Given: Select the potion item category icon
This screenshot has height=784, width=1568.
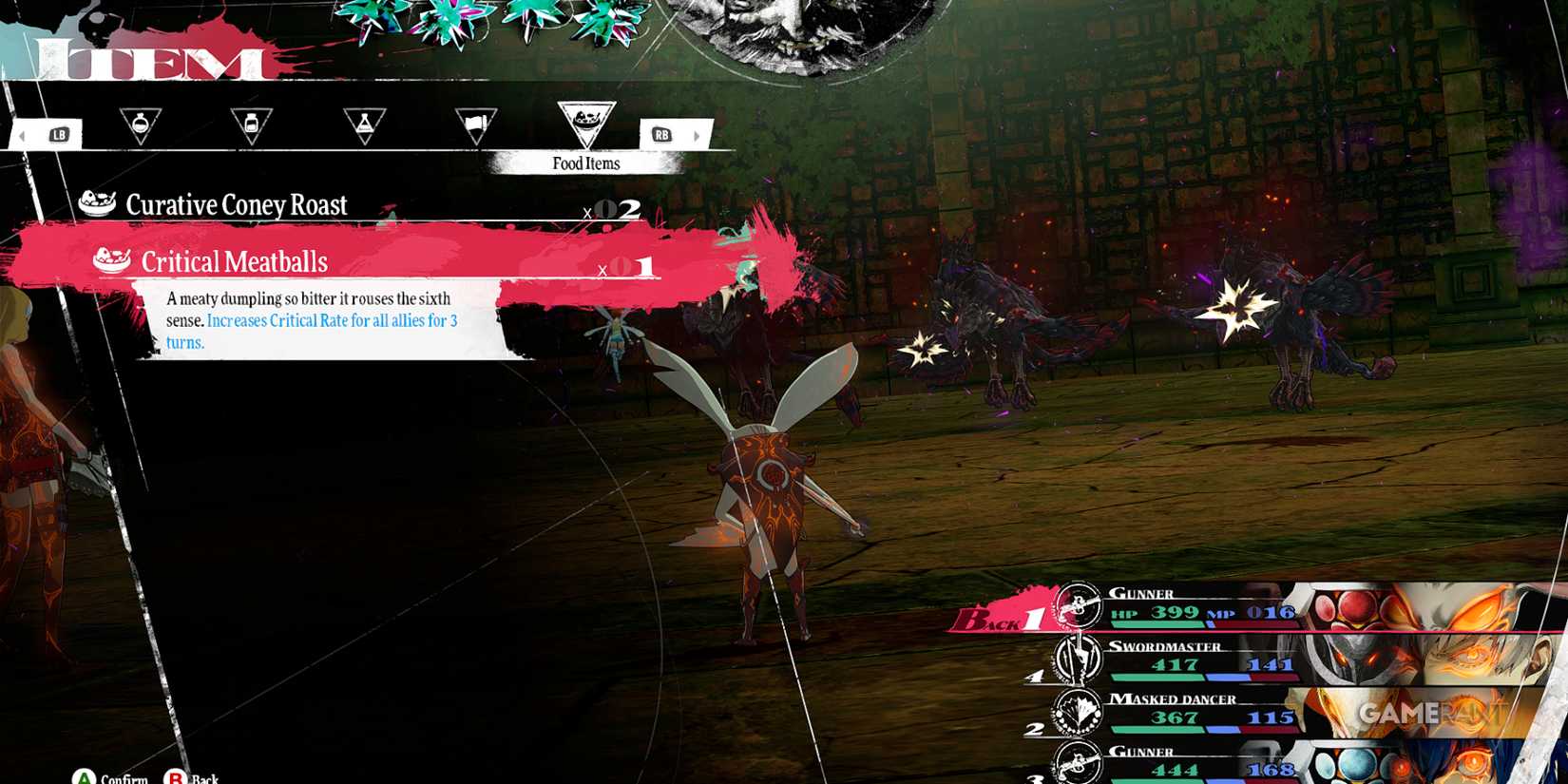Looking at the screenshot, I should [141, 124].
